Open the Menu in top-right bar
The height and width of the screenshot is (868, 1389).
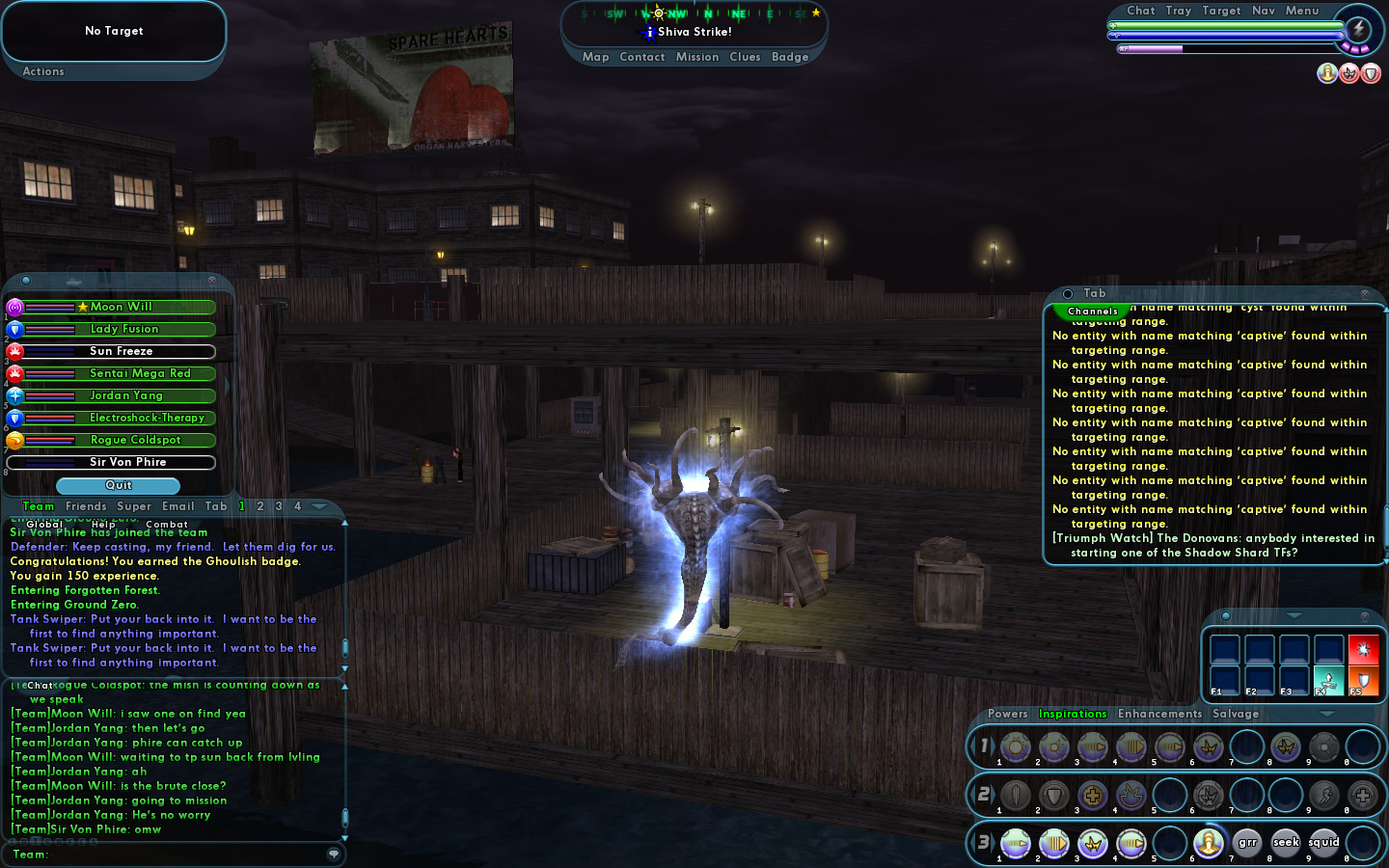(1301, 11)
